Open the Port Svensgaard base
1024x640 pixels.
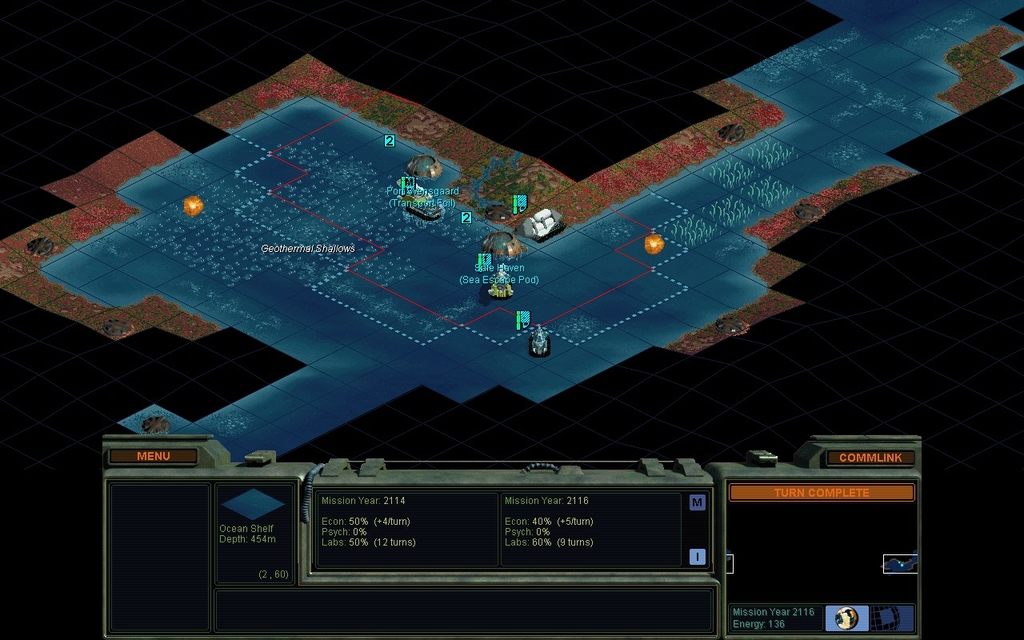(x=424, y=167)
